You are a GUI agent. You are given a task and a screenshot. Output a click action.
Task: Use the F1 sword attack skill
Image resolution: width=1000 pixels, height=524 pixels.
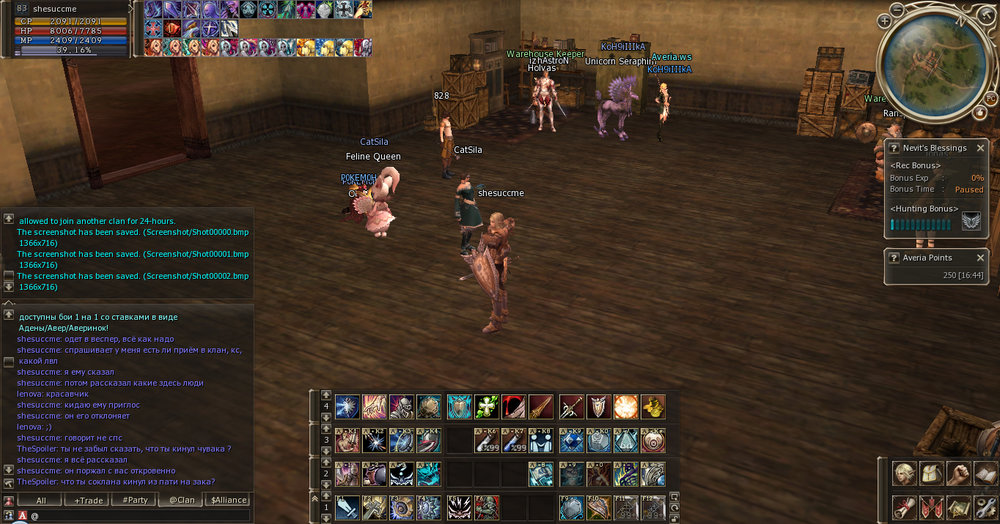click(x=347, y=506)
